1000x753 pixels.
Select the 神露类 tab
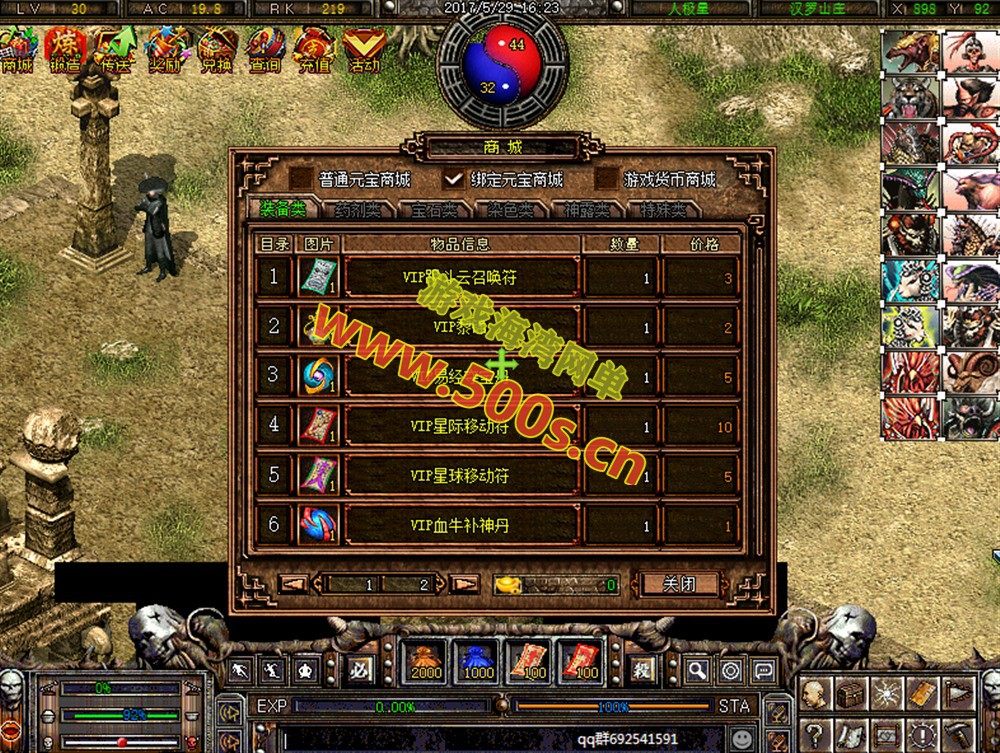click(585, 210)
